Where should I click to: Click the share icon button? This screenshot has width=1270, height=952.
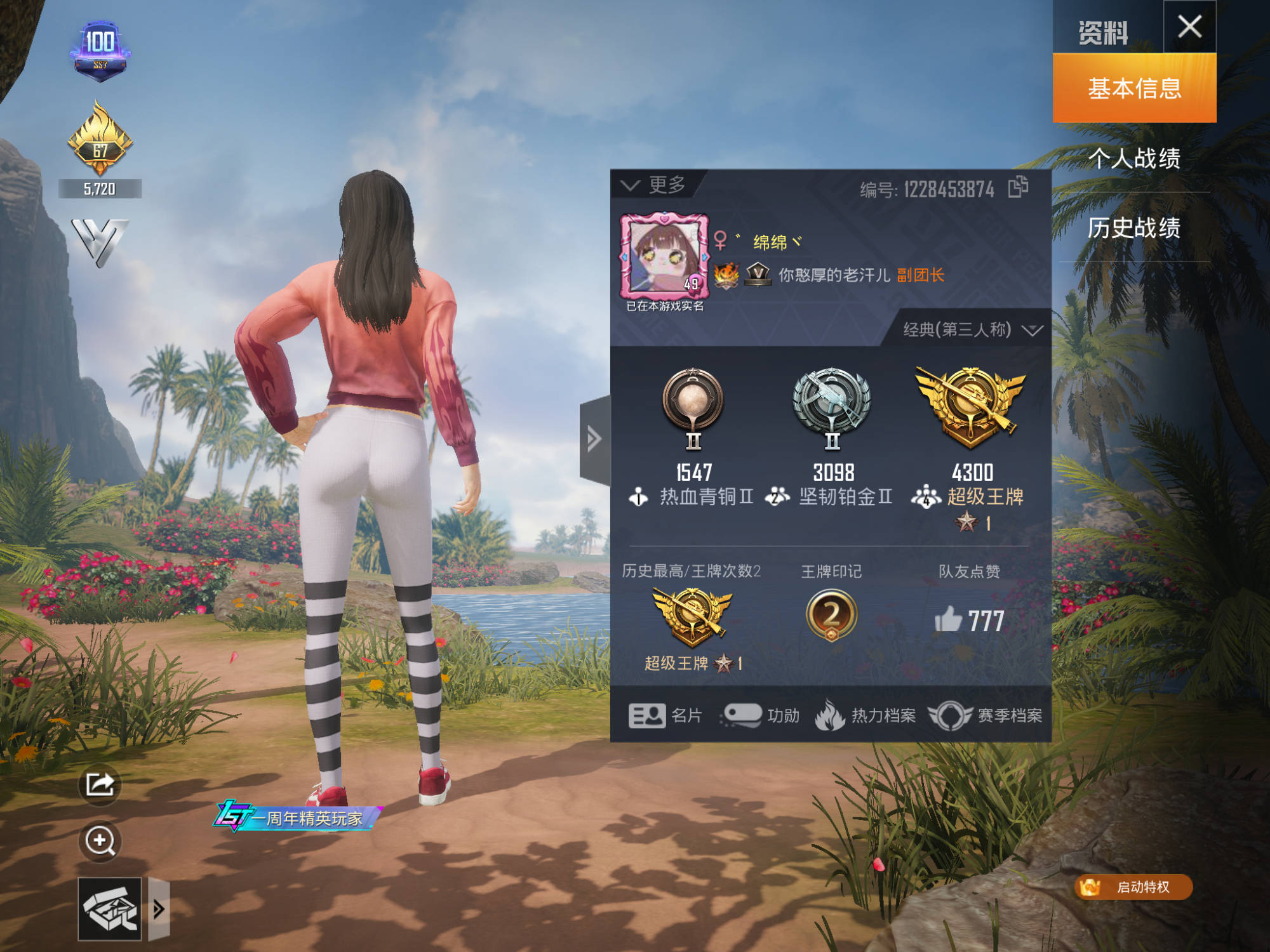tap(100, 784)
